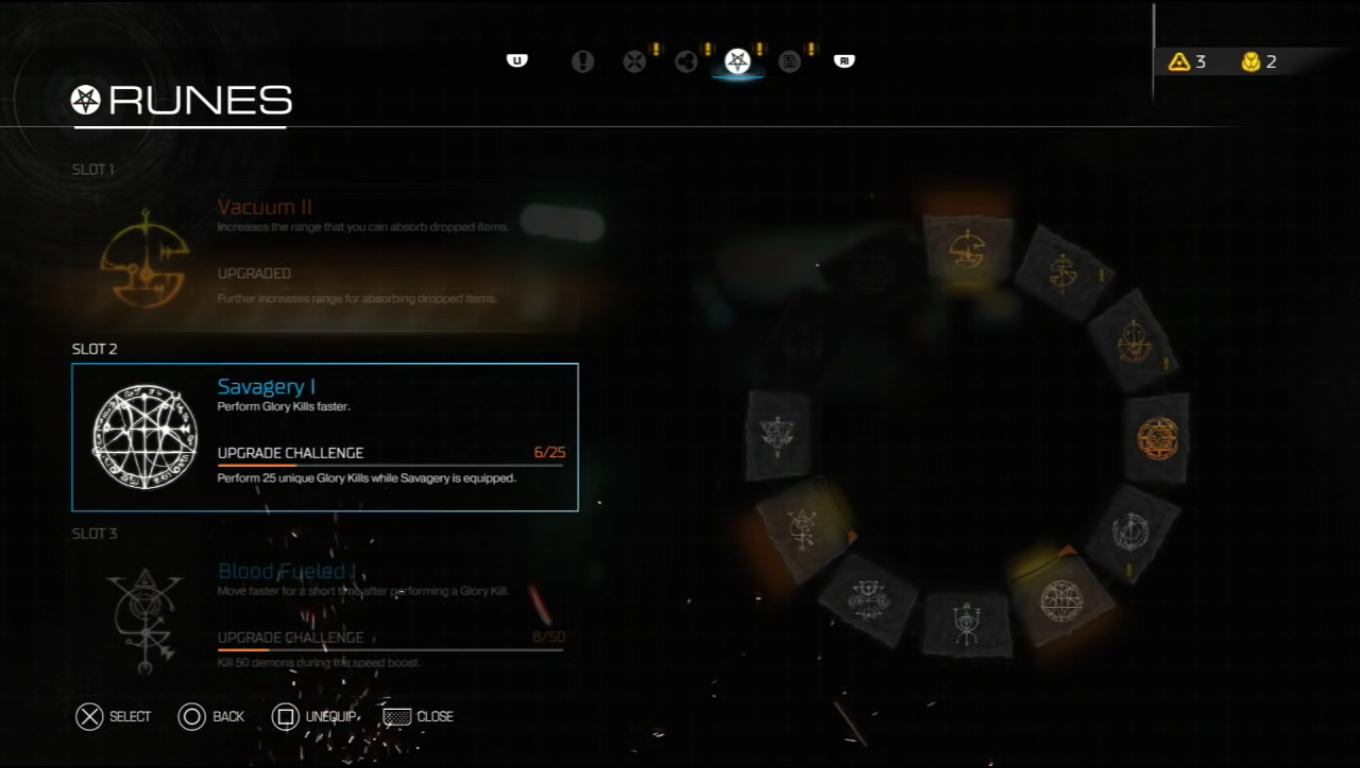Open the mission info exclamation tab icon

click(583, 60)
